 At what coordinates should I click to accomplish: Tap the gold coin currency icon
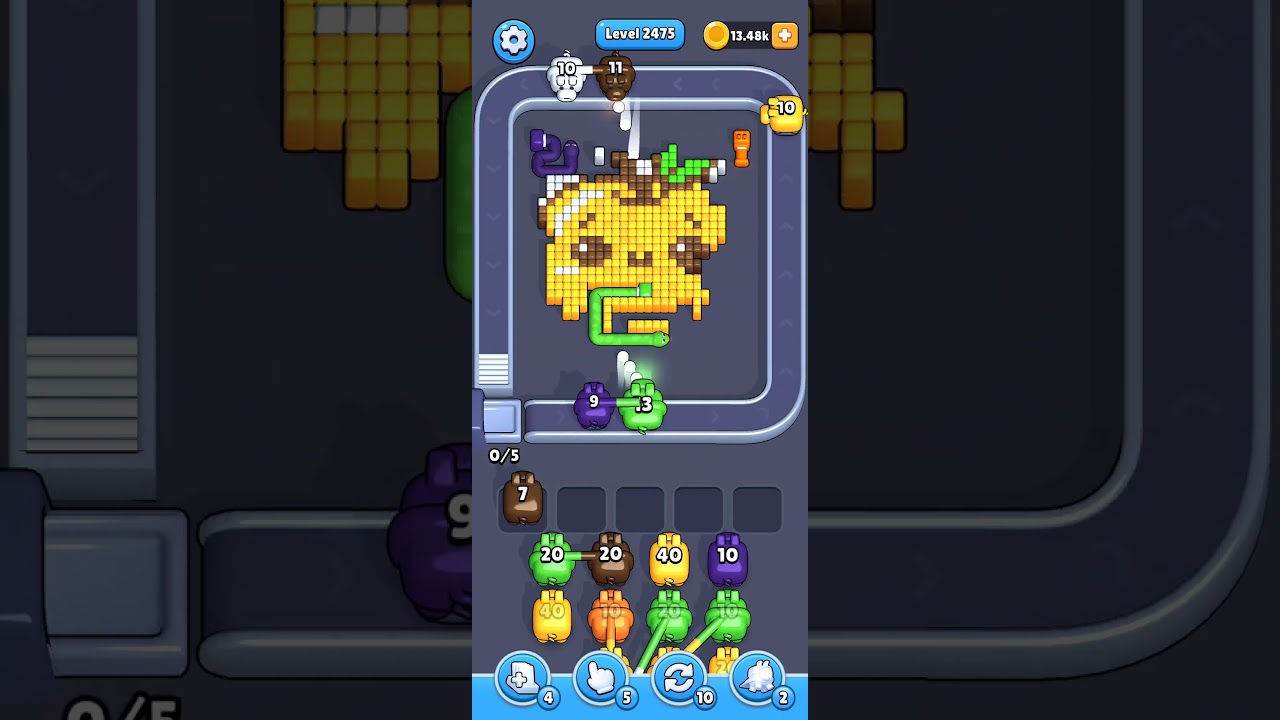(718, 35)
